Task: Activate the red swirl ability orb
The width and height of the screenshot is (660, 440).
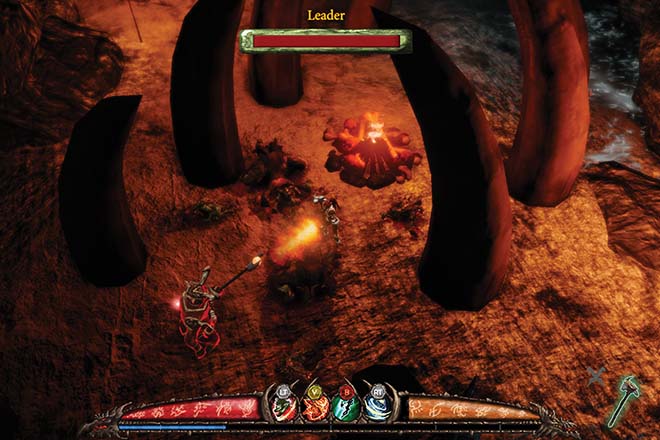Action: (x=283, y=408)
